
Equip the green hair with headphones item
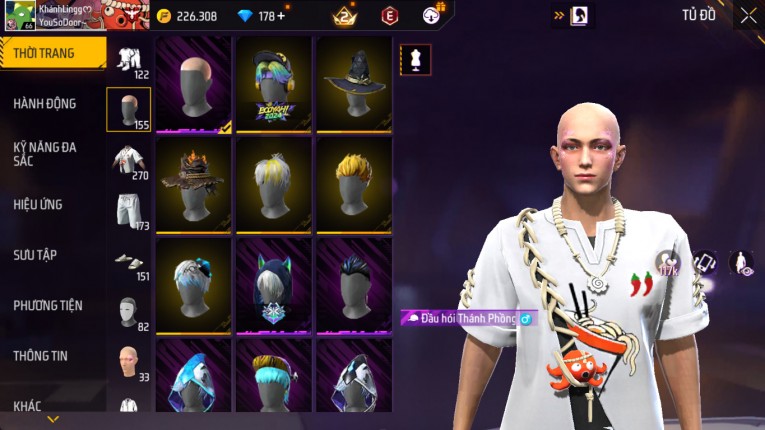tap(274, 84)
